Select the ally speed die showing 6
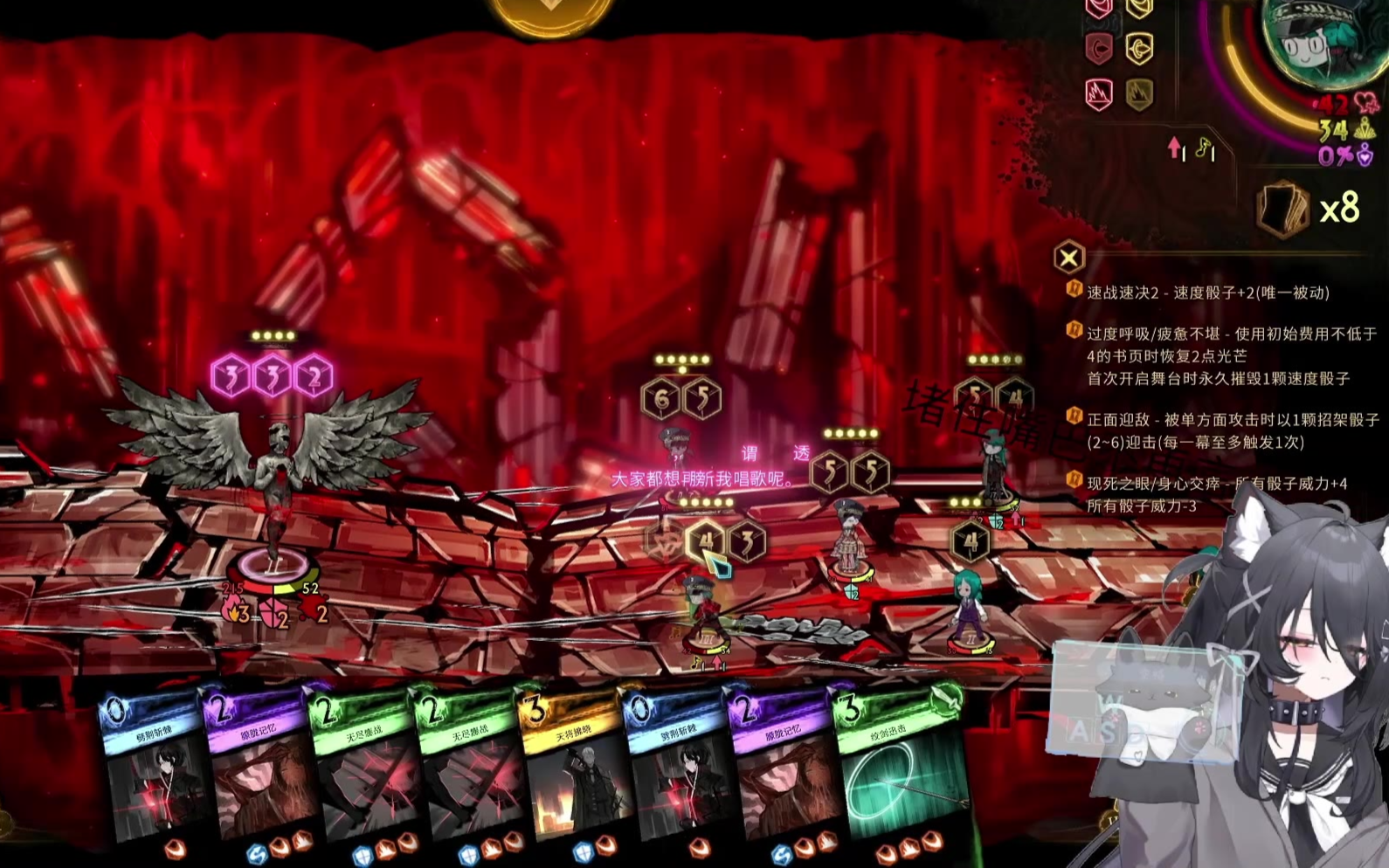1389x868 pixels. (x=661, y=400)
